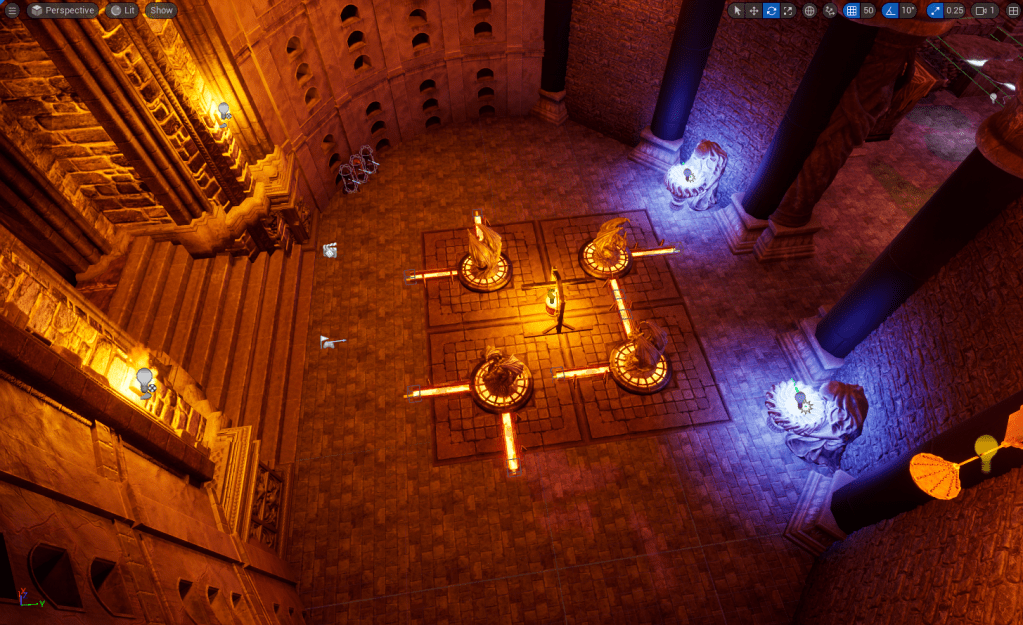Viewport: 1023px width, 625px height.
Task: Open the Perspective view dropdown
Action: pyautogui.click(x=62, y=10)
